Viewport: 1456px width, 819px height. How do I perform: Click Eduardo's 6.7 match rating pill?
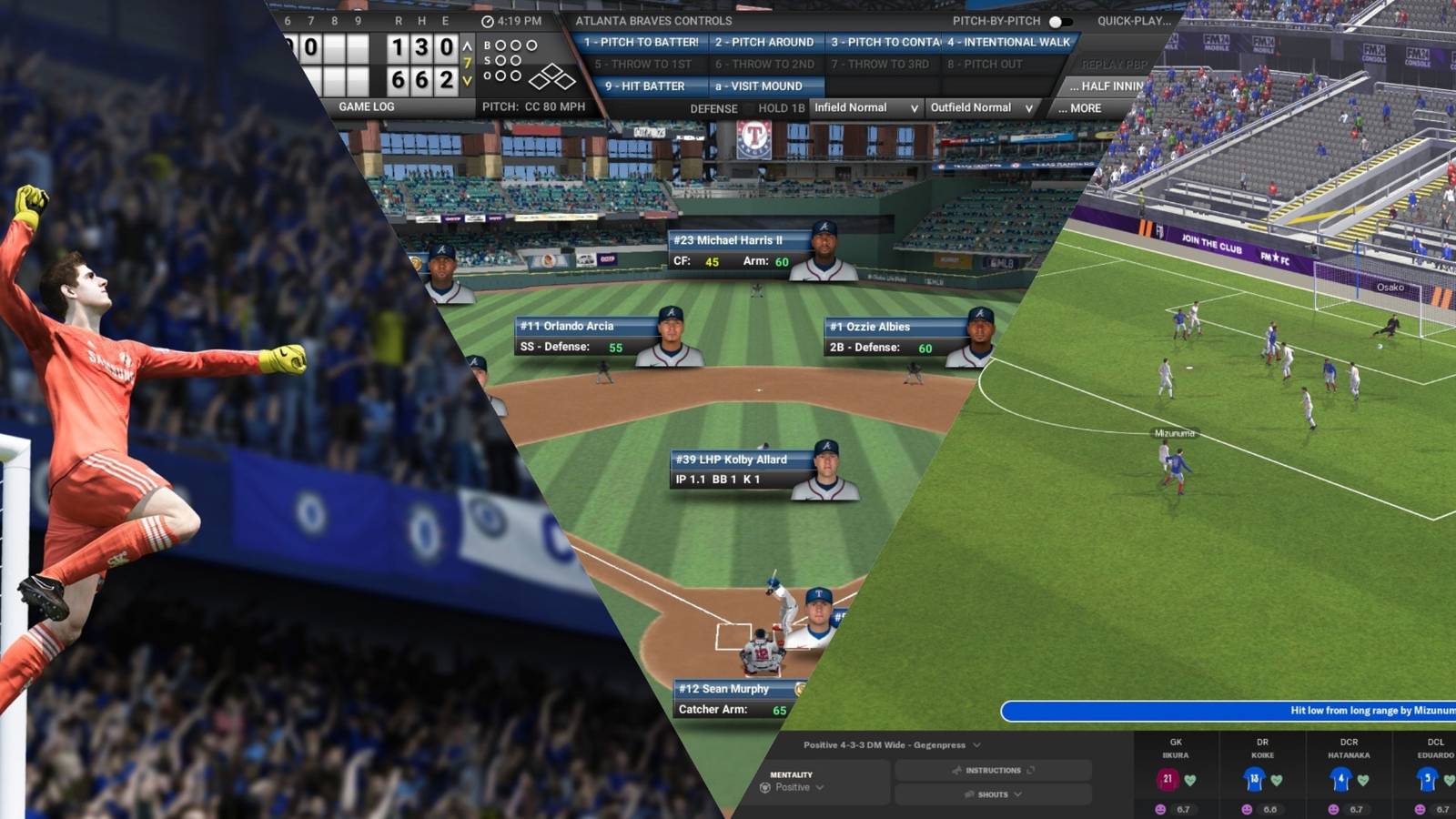click(x=1441, y=807)
